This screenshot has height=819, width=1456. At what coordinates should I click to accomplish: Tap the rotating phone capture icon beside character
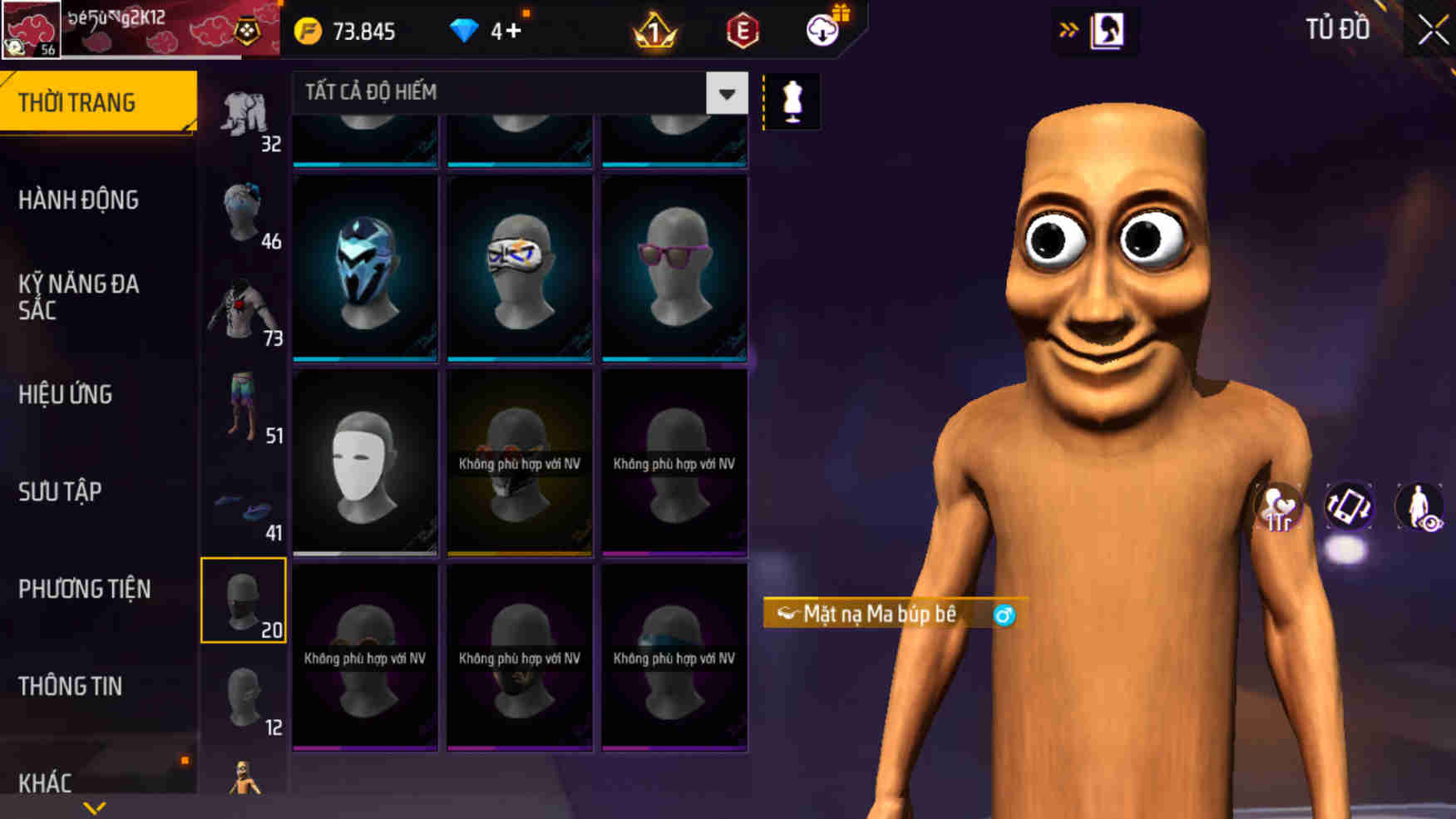(1350, 506)
